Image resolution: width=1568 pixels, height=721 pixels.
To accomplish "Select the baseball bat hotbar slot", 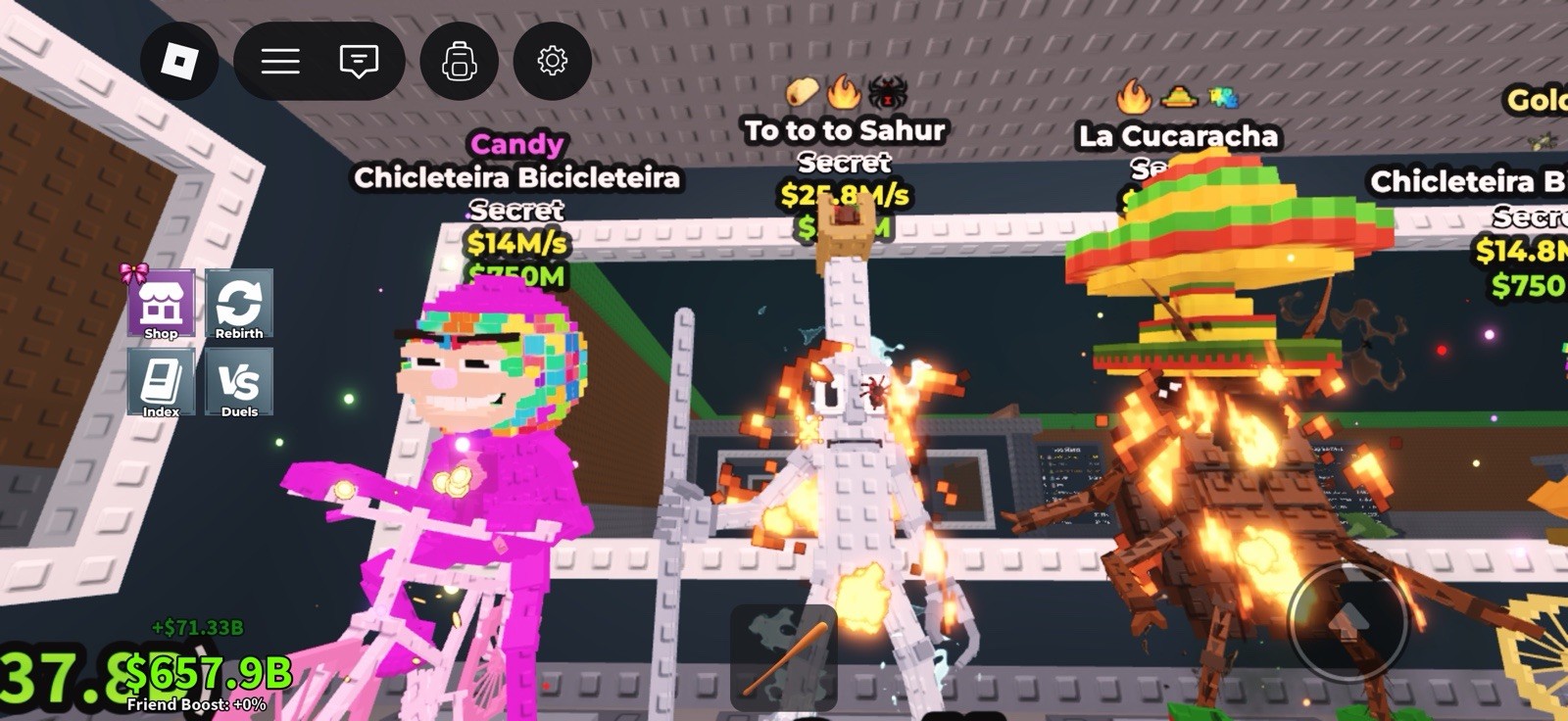I will pyautogui.click(x=784, y=654).
